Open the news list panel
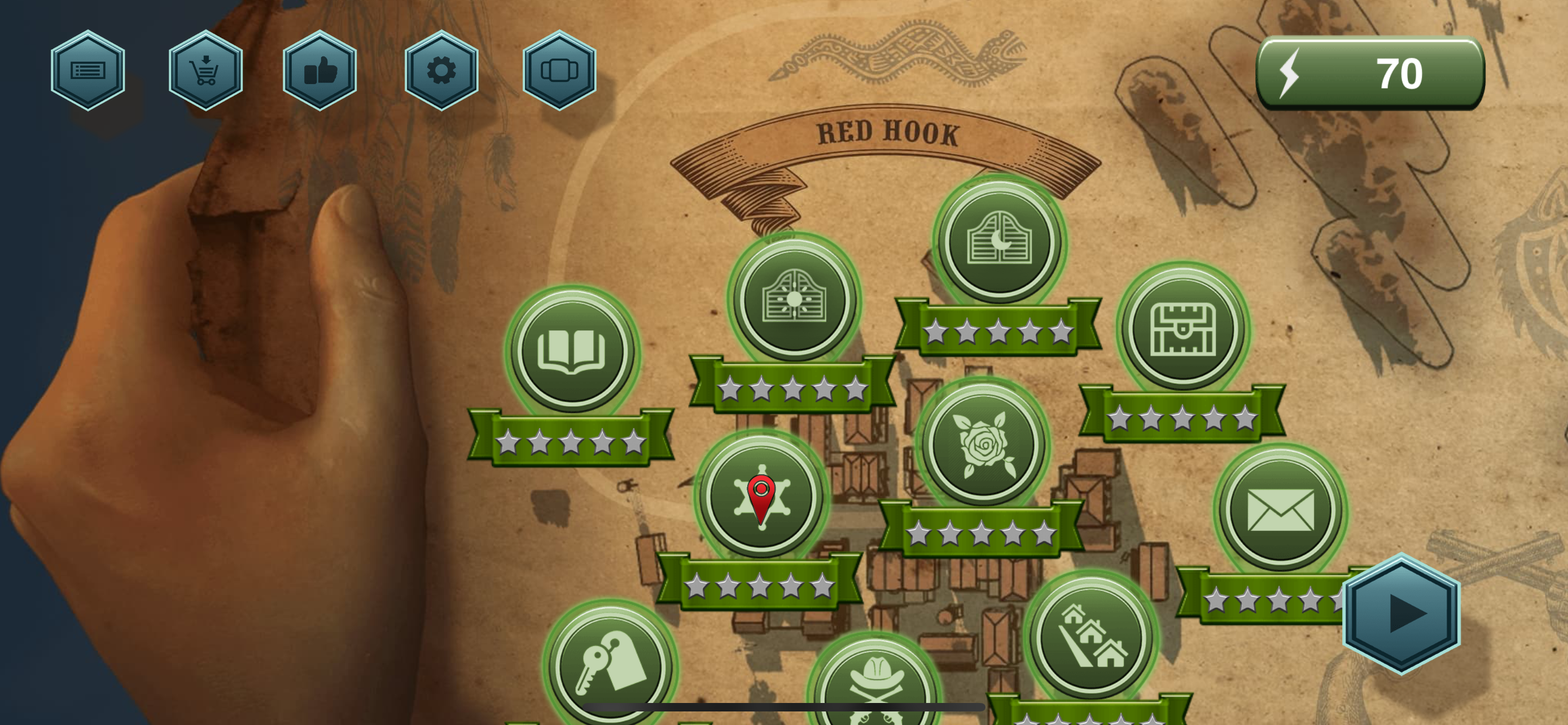This screenshot has width=1568, height=725. tap(89, 70)
